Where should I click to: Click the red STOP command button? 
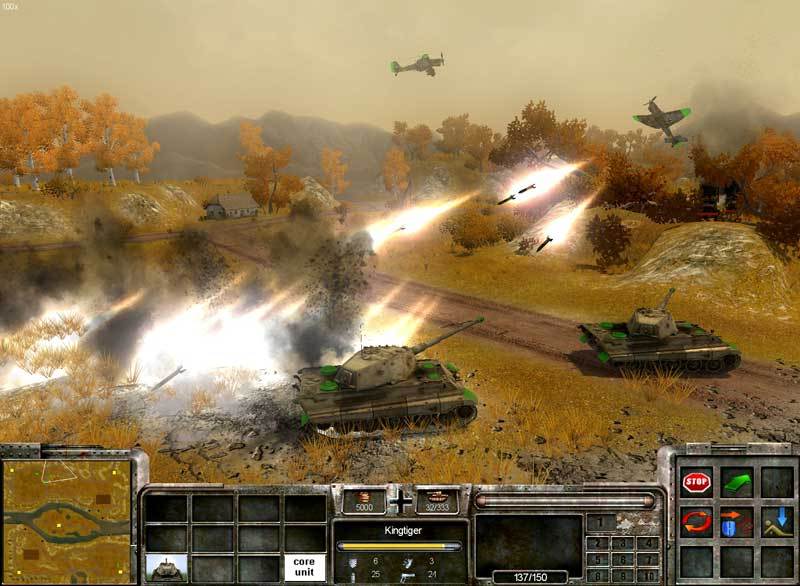click(696, 483)
